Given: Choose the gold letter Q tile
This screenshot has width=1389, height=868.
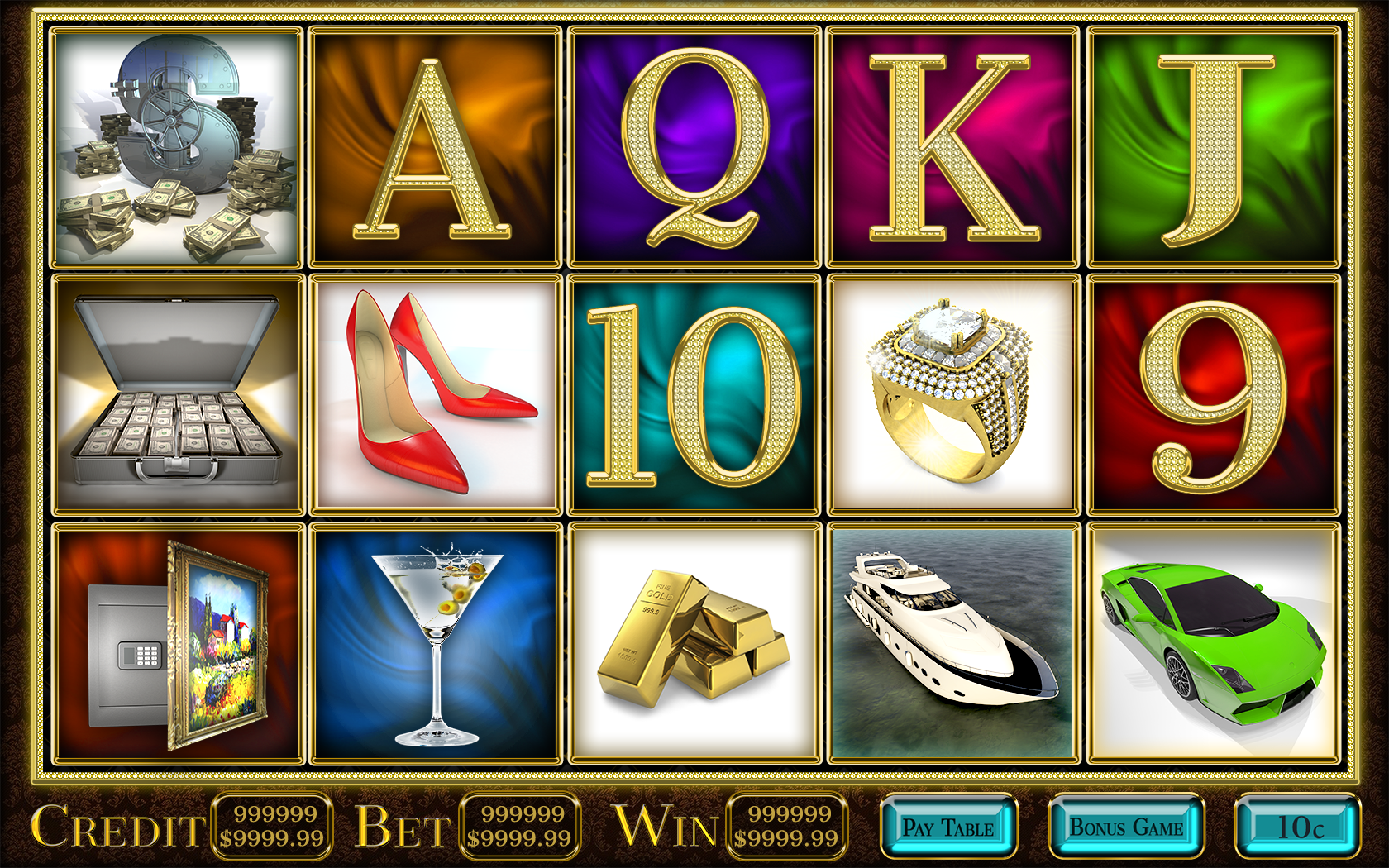Looking at the screenshot, I should pyautogui.click(x=694, y=147).
